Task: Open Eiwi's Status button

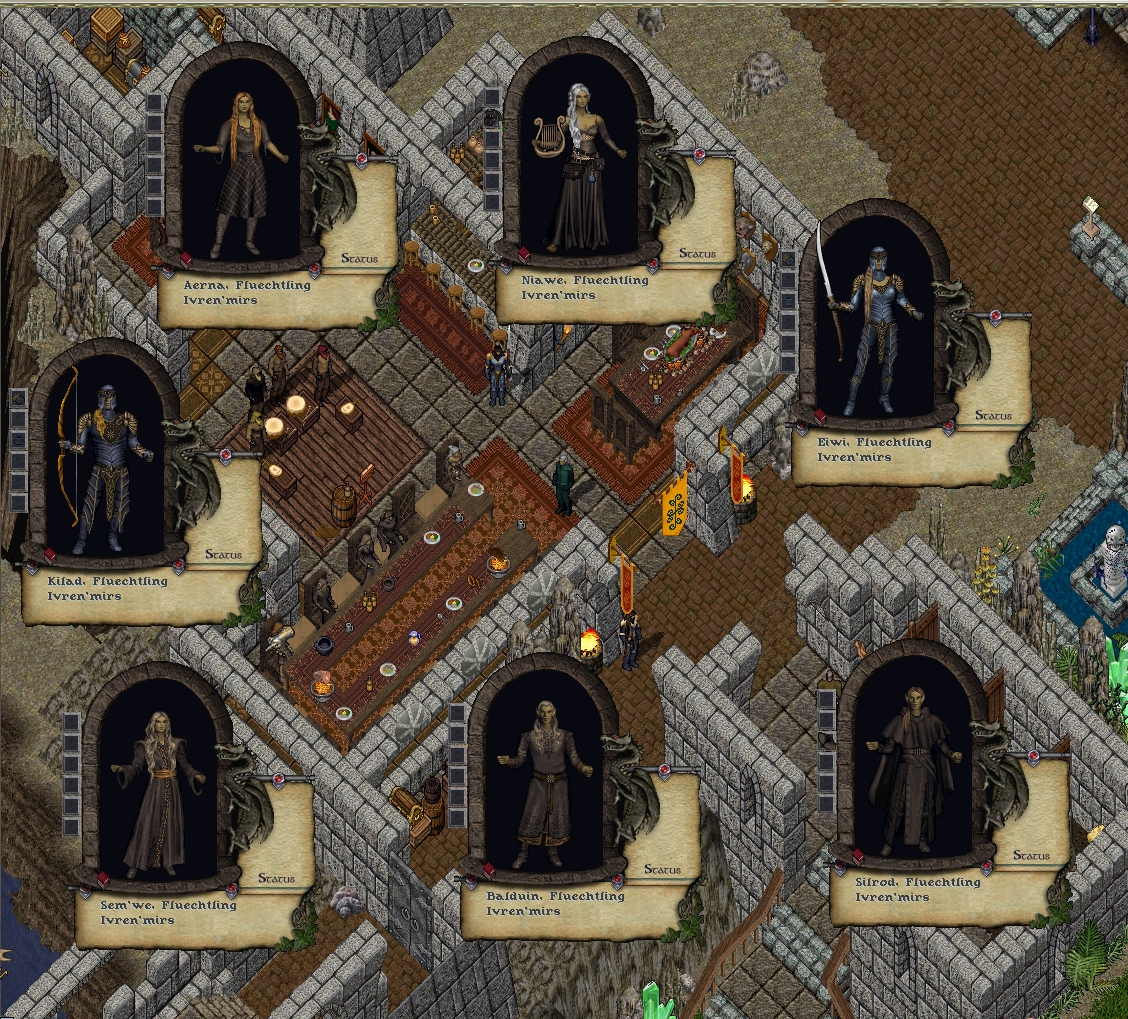Action: (993, 415)
